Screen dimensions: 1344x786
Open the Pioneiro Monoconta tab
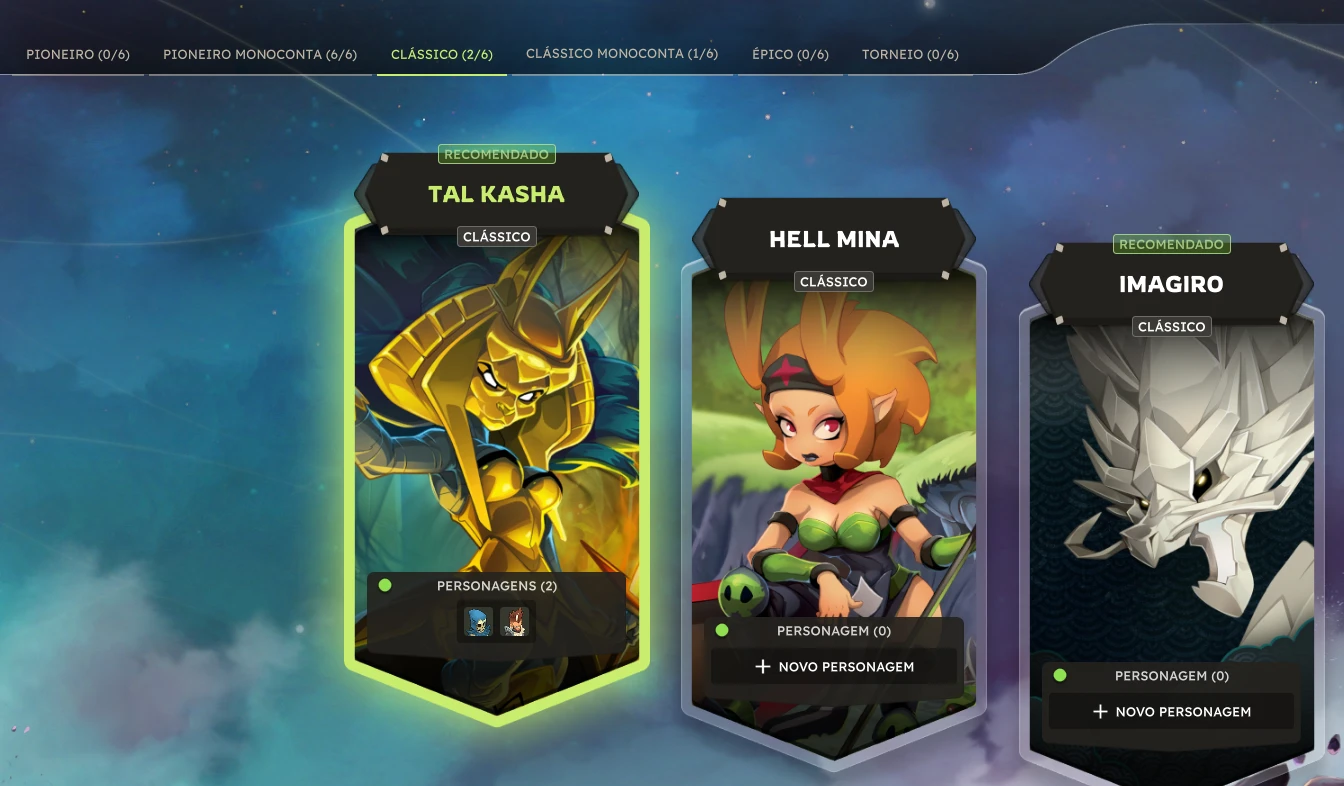pyautogui.click(x=260, y=54)
